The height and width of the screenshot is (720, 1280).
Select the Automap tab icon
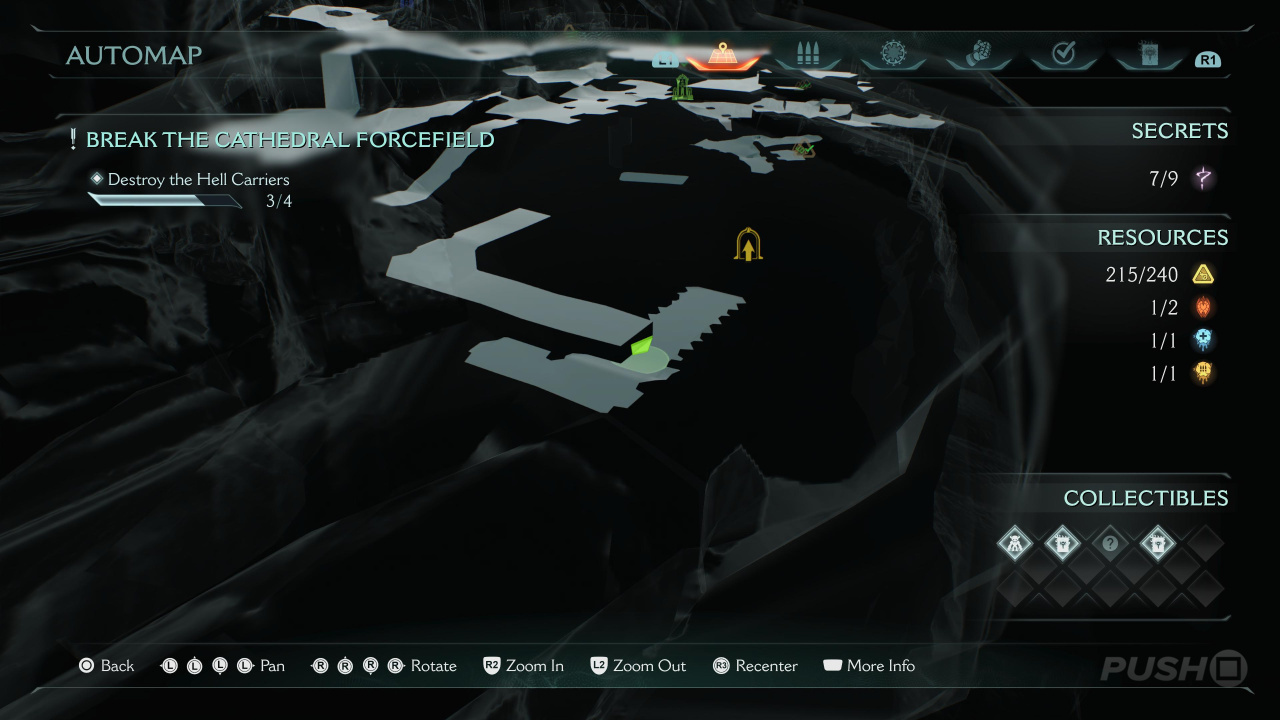(x=722, y=55)
